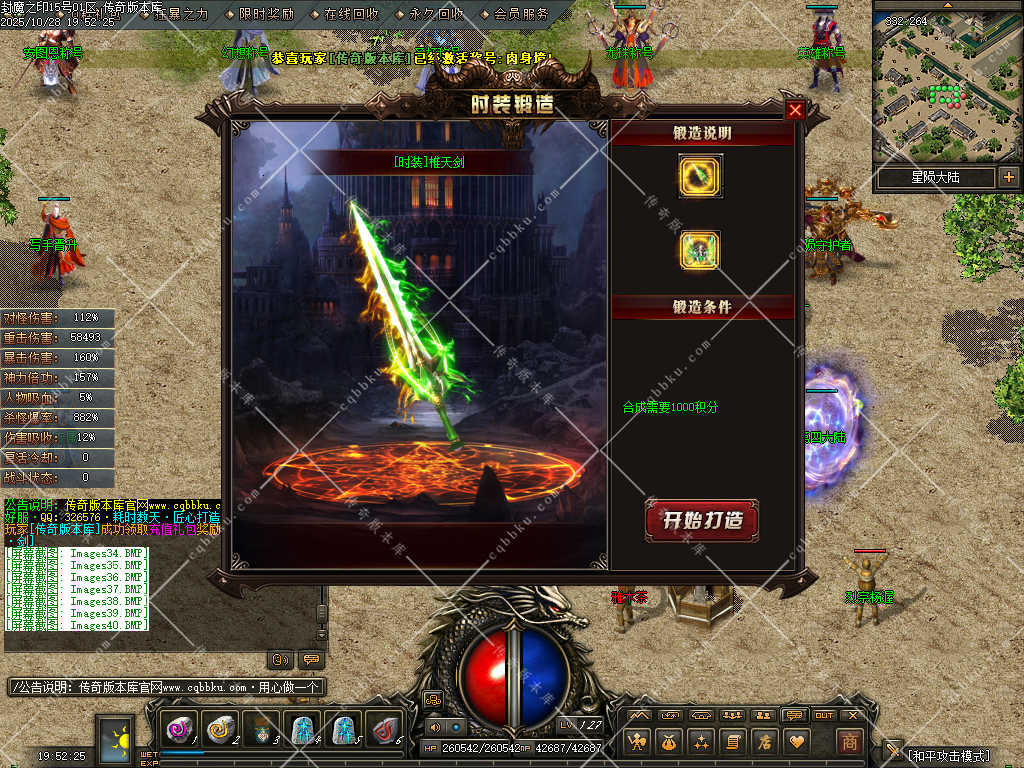Toggle the 和平攻击模式 attack mode
This screenshot has width=1024, height=768.
(947, 756)
